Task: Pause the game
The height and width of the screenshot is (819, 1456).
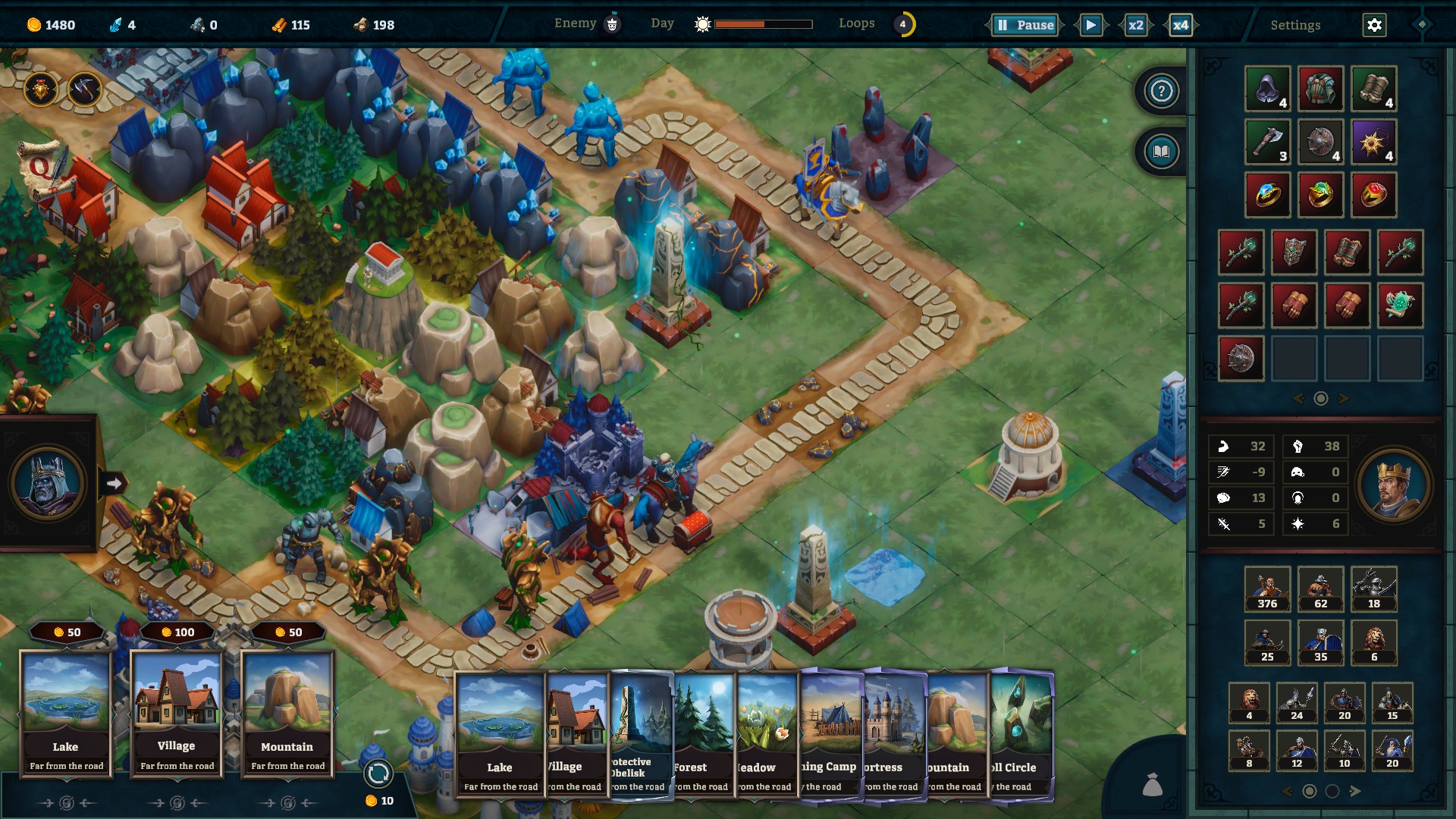Action: click(x=1025, y=25)
